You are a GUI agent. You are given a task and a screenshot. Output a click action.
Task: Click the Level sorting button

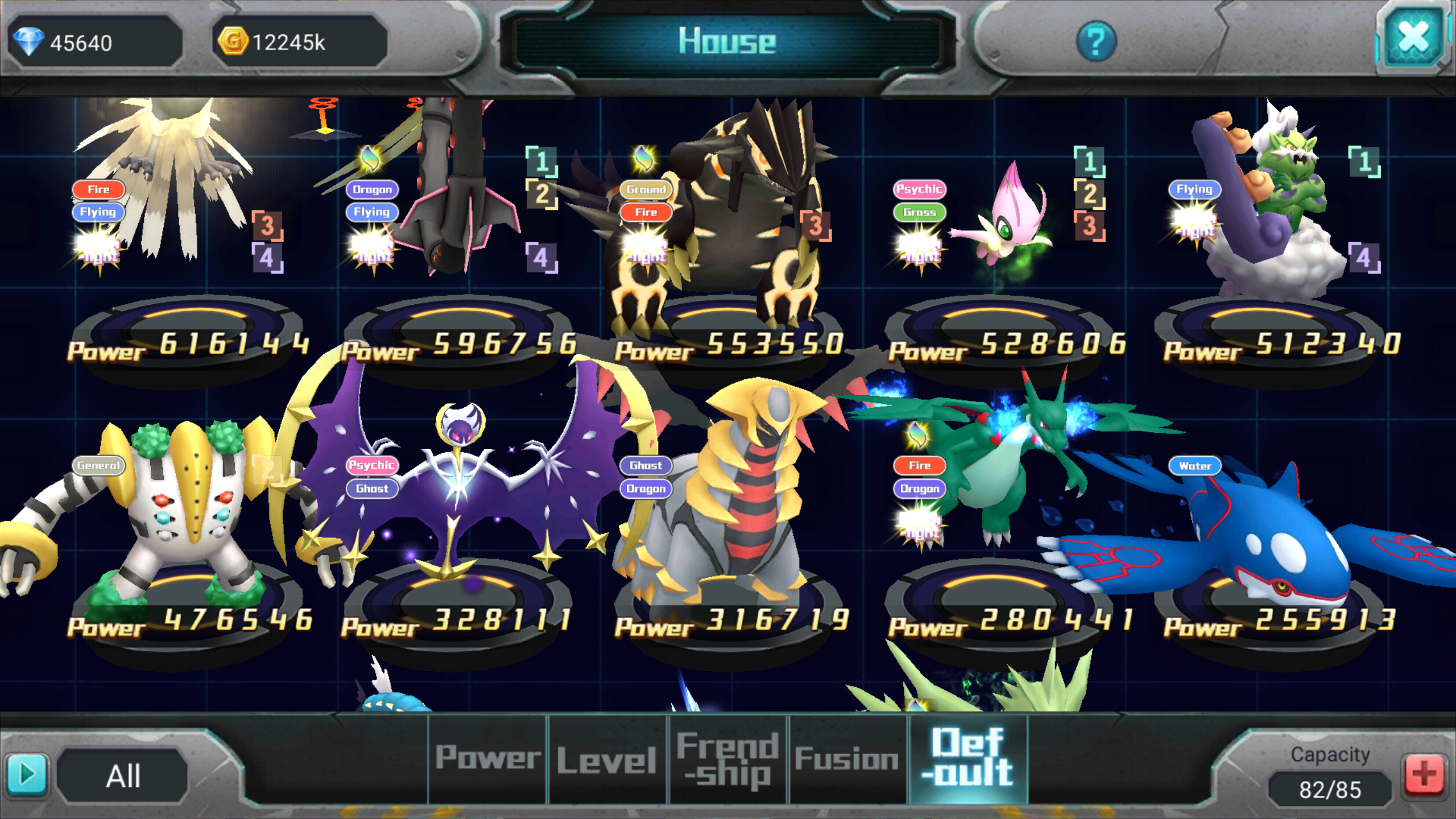[607, 758]
